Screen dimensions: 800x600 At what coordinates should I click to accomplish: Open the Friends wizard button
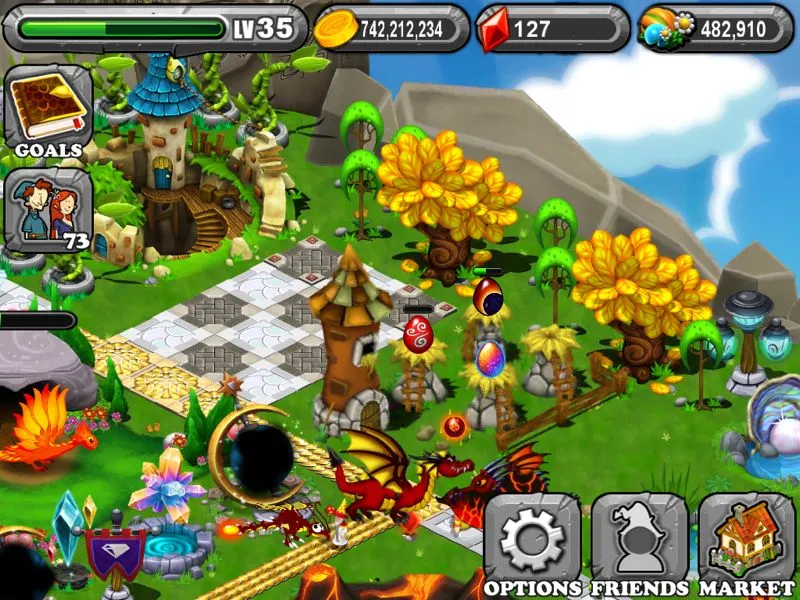(639, 540)
